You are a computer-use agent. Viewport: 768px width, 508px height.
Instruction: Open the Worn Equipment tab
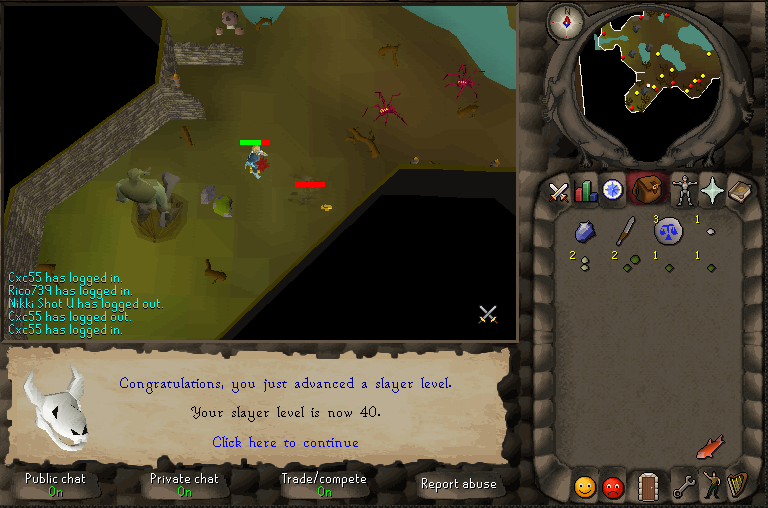(x=684, y=189)
